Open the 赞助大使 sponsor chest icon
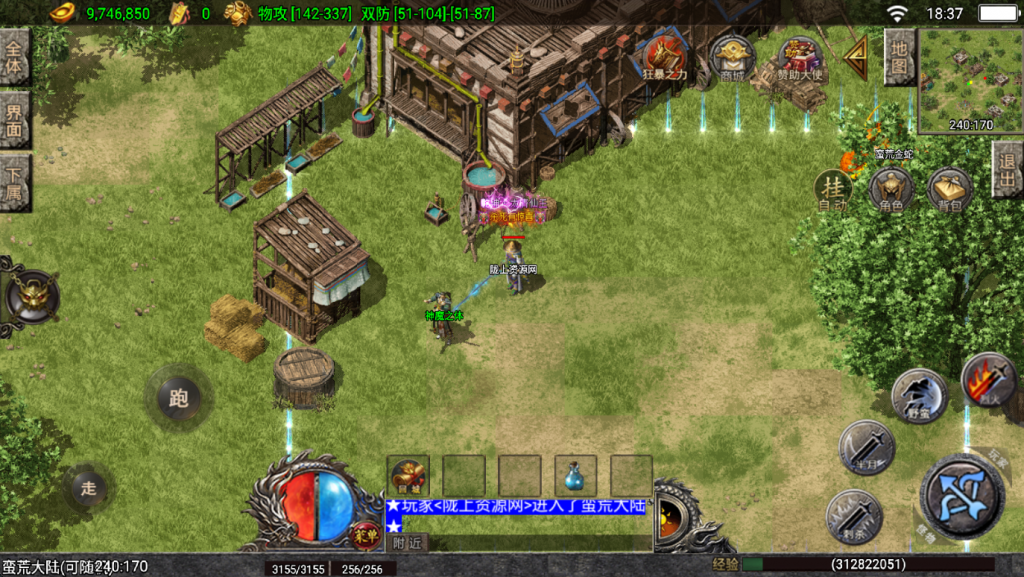The height and width of the screenshot is (577, 1024). pyautogui.click(x=798, y=58)
